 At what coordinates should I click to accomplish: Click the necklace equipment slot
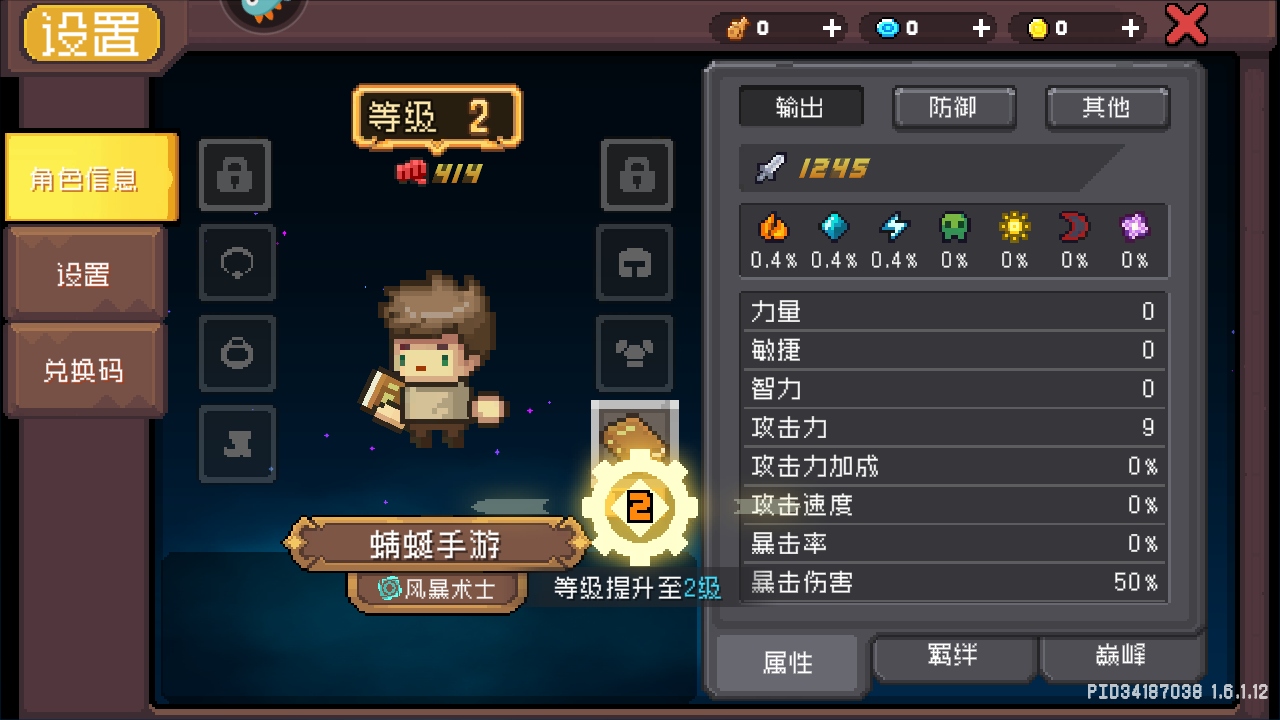click(236, 264)
